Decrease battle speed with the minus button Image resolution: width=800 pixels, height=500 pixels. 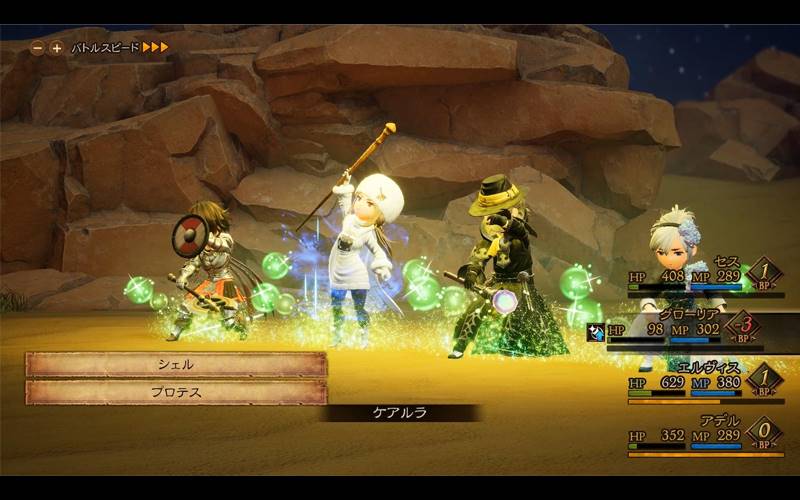37,47
